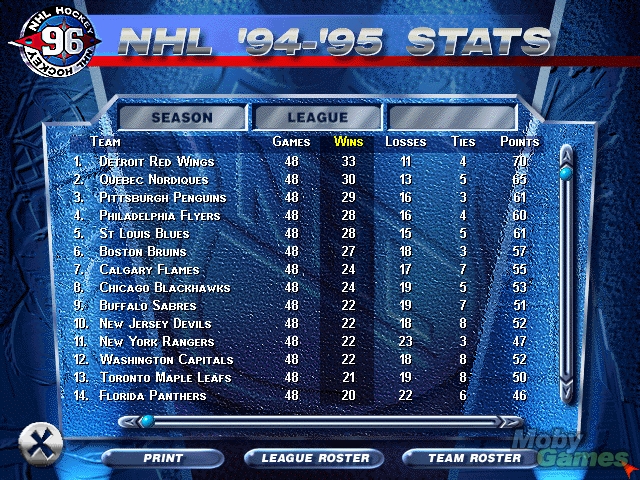
Task: Sort by the Losses column header
Action: click(x=405, y=142)
